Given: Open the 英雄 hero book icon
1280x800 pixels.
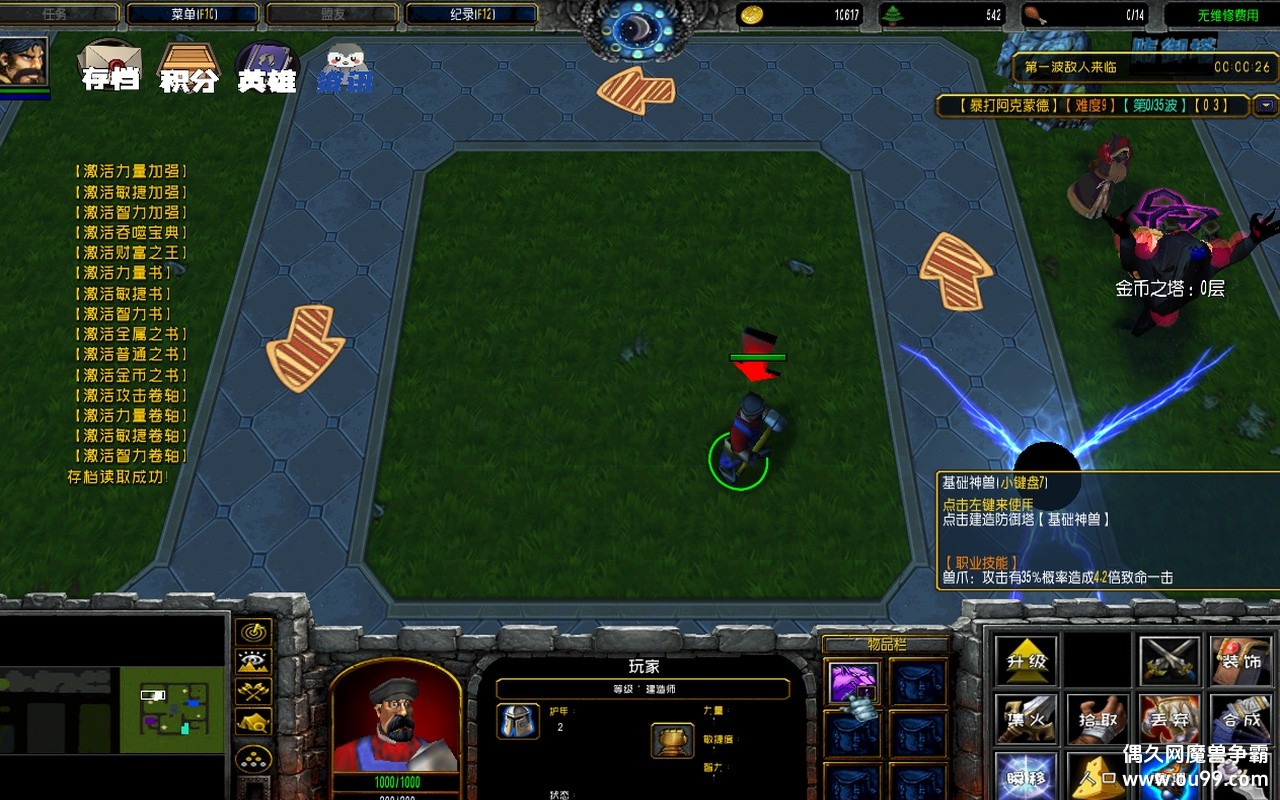Looking at the screenshot, I should point(267,66).
